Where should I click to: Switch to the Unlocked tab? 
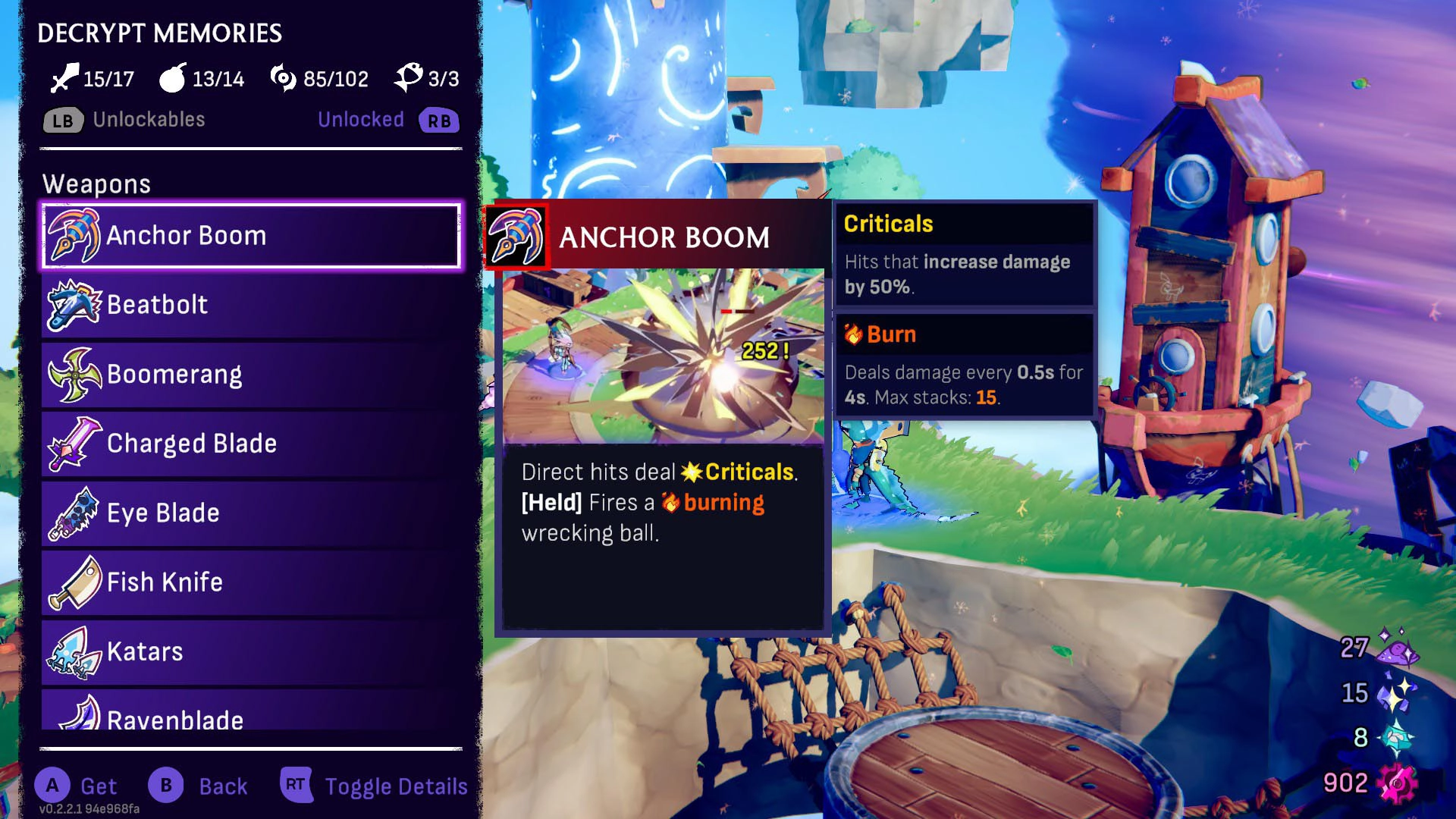[x=361, y=120]
